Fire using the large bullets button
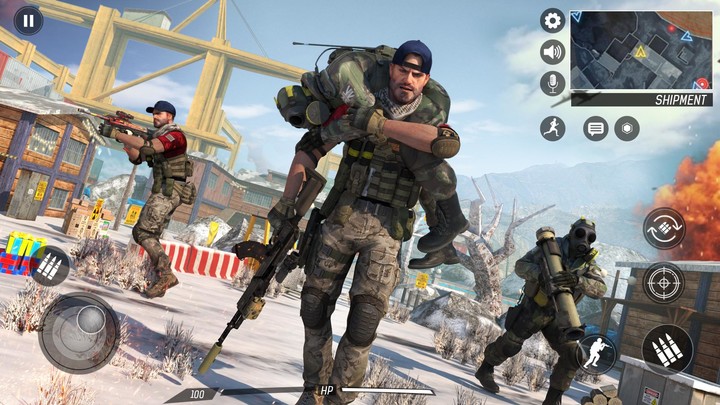Screen dimensions: 720x405 point(667,349)
